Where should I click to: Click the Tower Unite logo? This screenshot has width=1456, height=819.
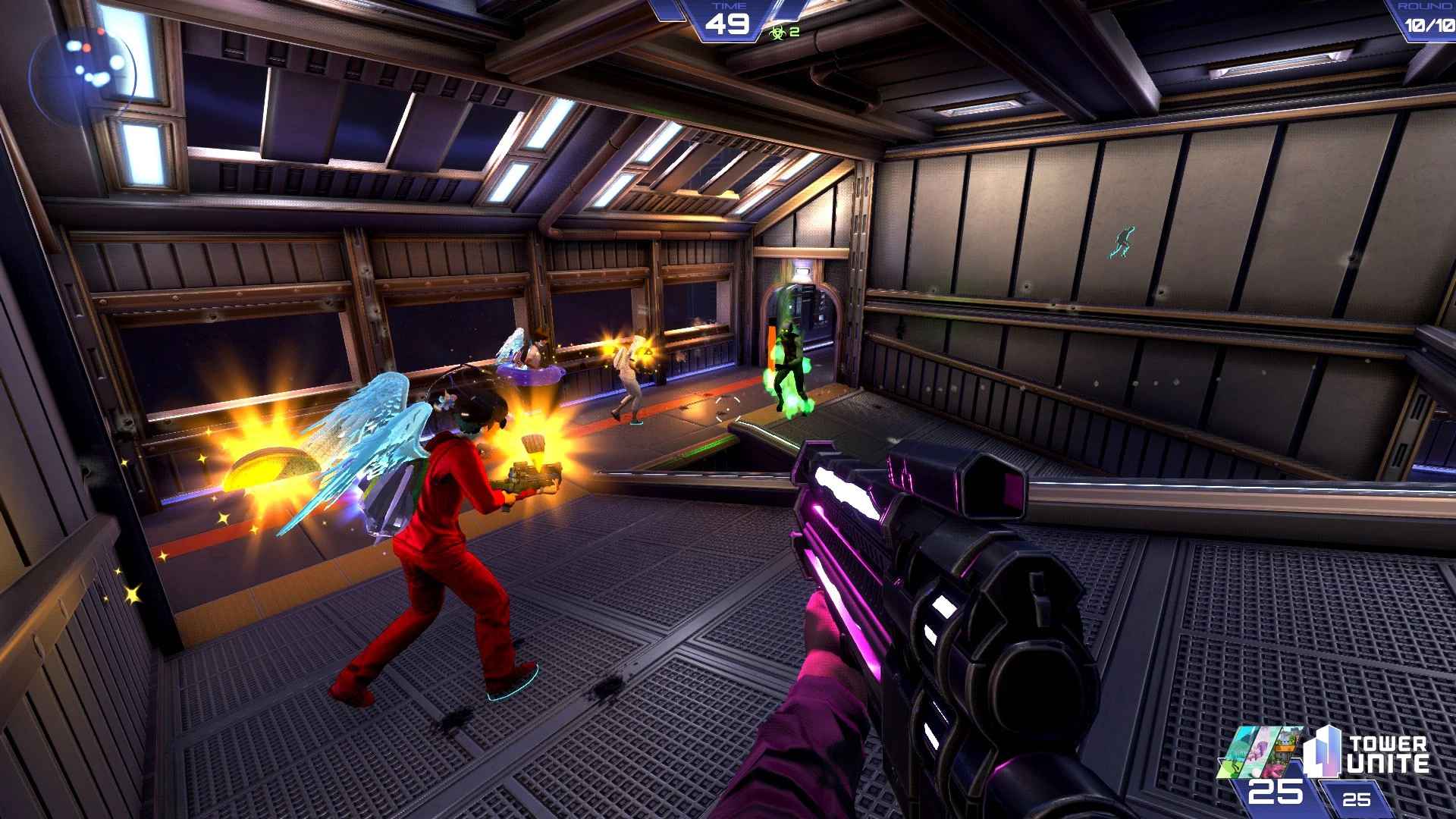click(1366, 753)
